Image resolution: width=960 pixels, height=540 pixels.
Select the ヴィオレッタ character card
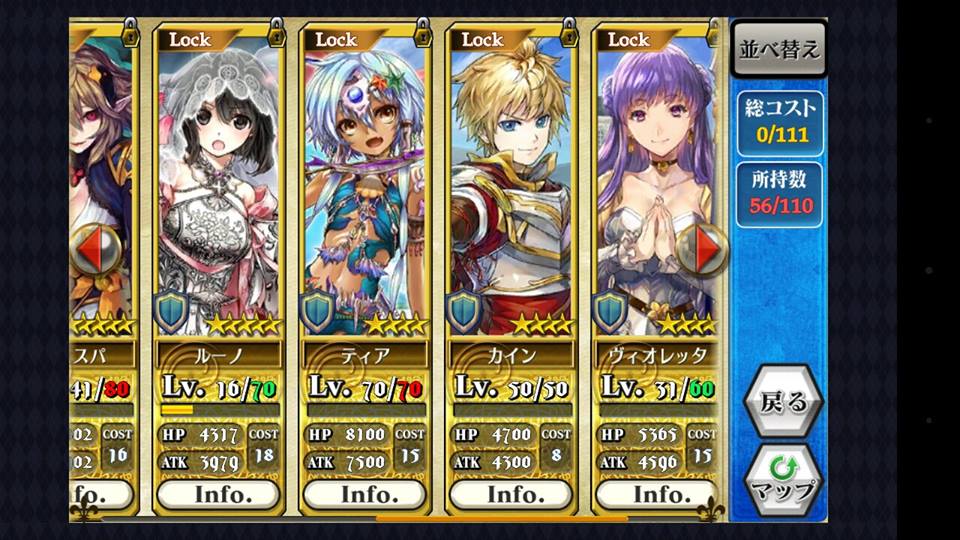650,180
